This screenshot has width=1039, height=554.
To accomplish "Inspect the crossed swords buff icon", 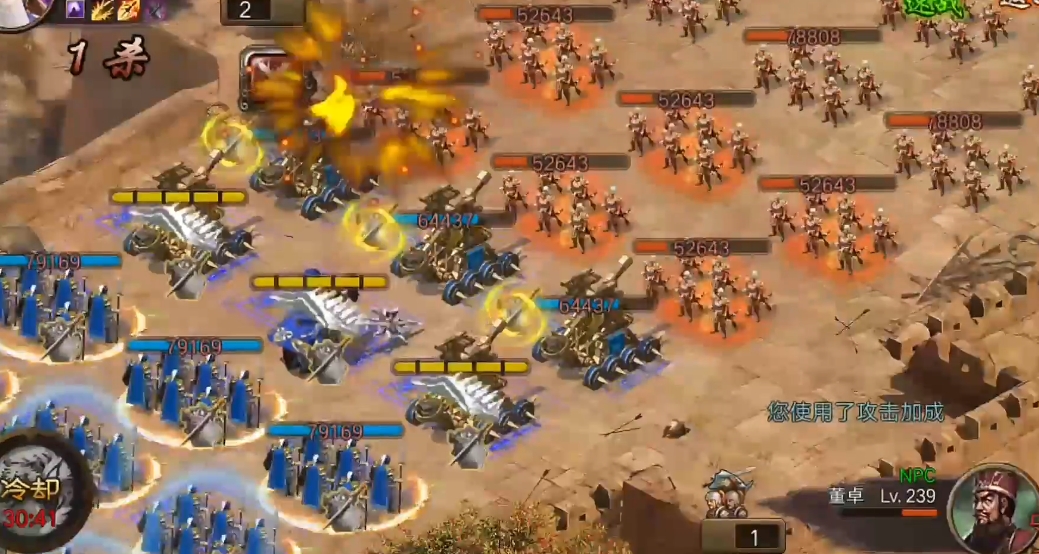I will tap(154, 10).
